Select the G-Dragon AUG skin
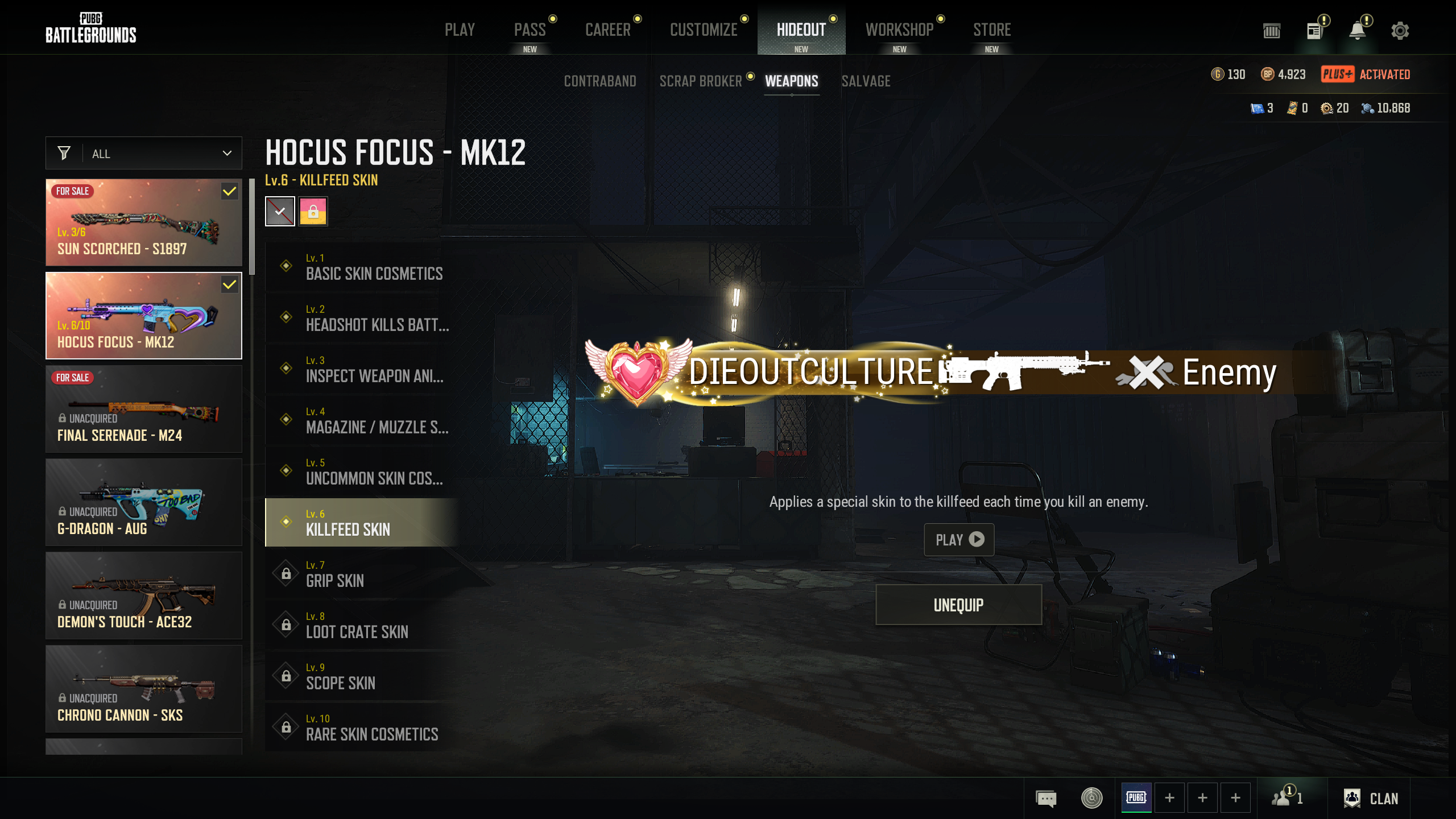This screenshot has height=819, width=1456. click(144, 502)
